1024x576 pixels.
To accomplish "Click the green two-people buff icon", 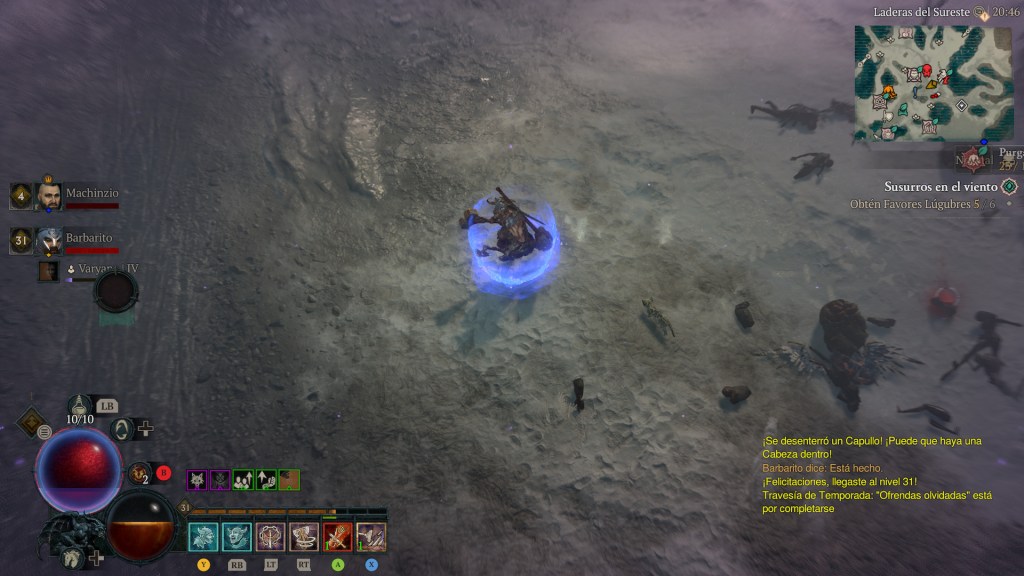I will click(x=243, y=480).
